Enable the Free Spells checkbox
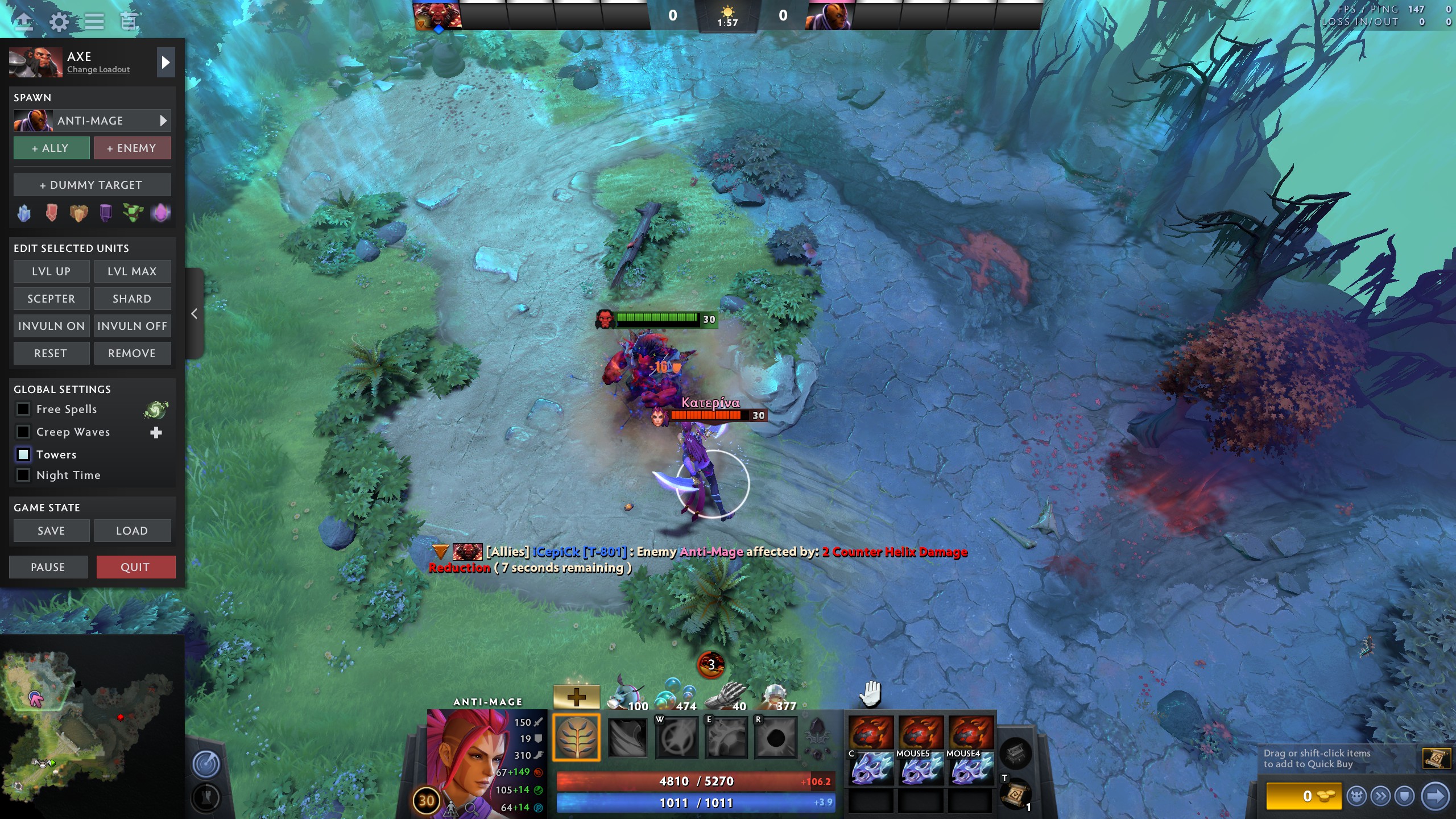This screenshot has height=819, width=1456. [23, 409]
